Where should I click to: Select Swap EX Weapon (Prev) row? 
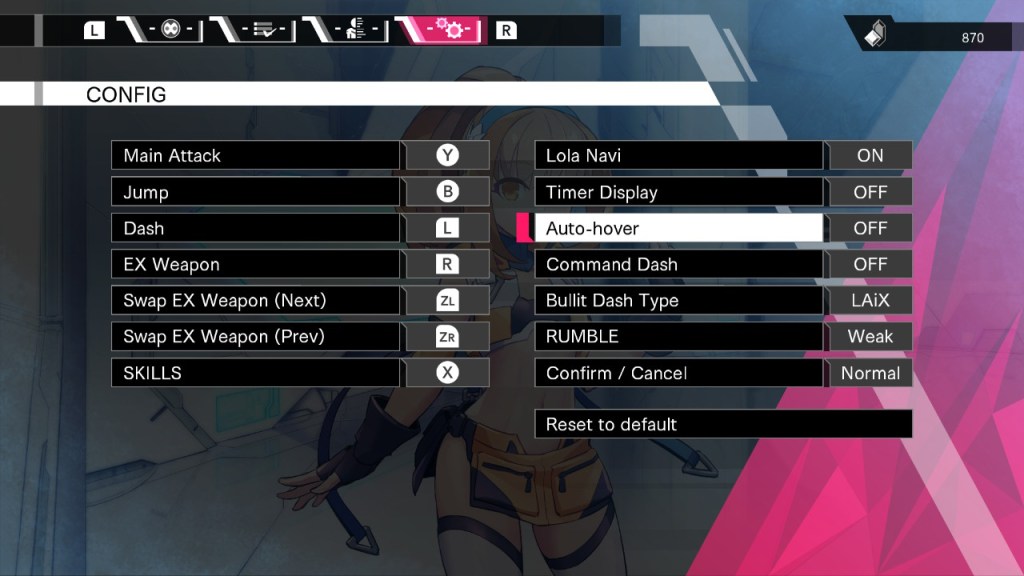click(256, 337)
